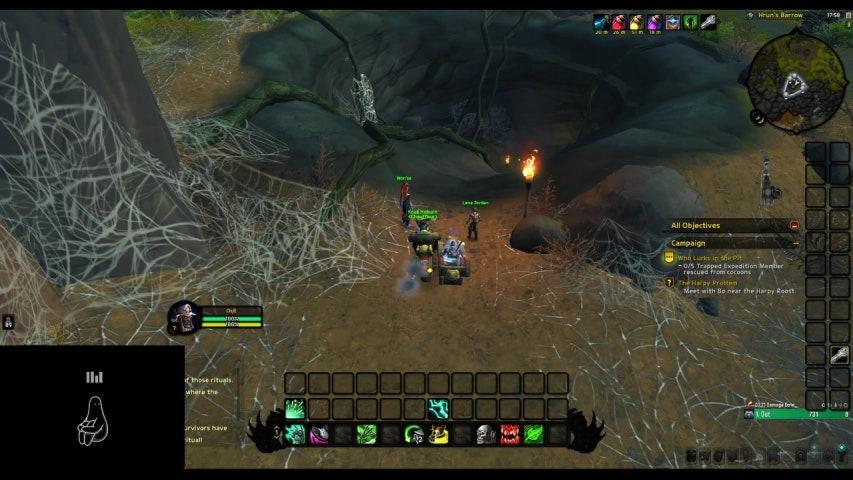
Task: Cast the purple cloak ability
Action: [319, 434]
